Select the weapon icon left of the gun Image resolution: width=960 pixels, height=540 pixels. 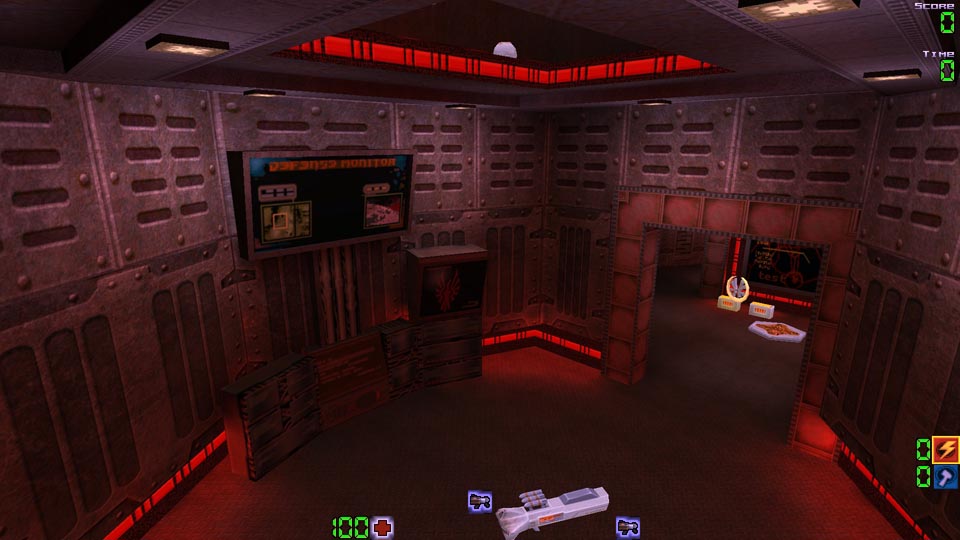click(x=479, y=501)
